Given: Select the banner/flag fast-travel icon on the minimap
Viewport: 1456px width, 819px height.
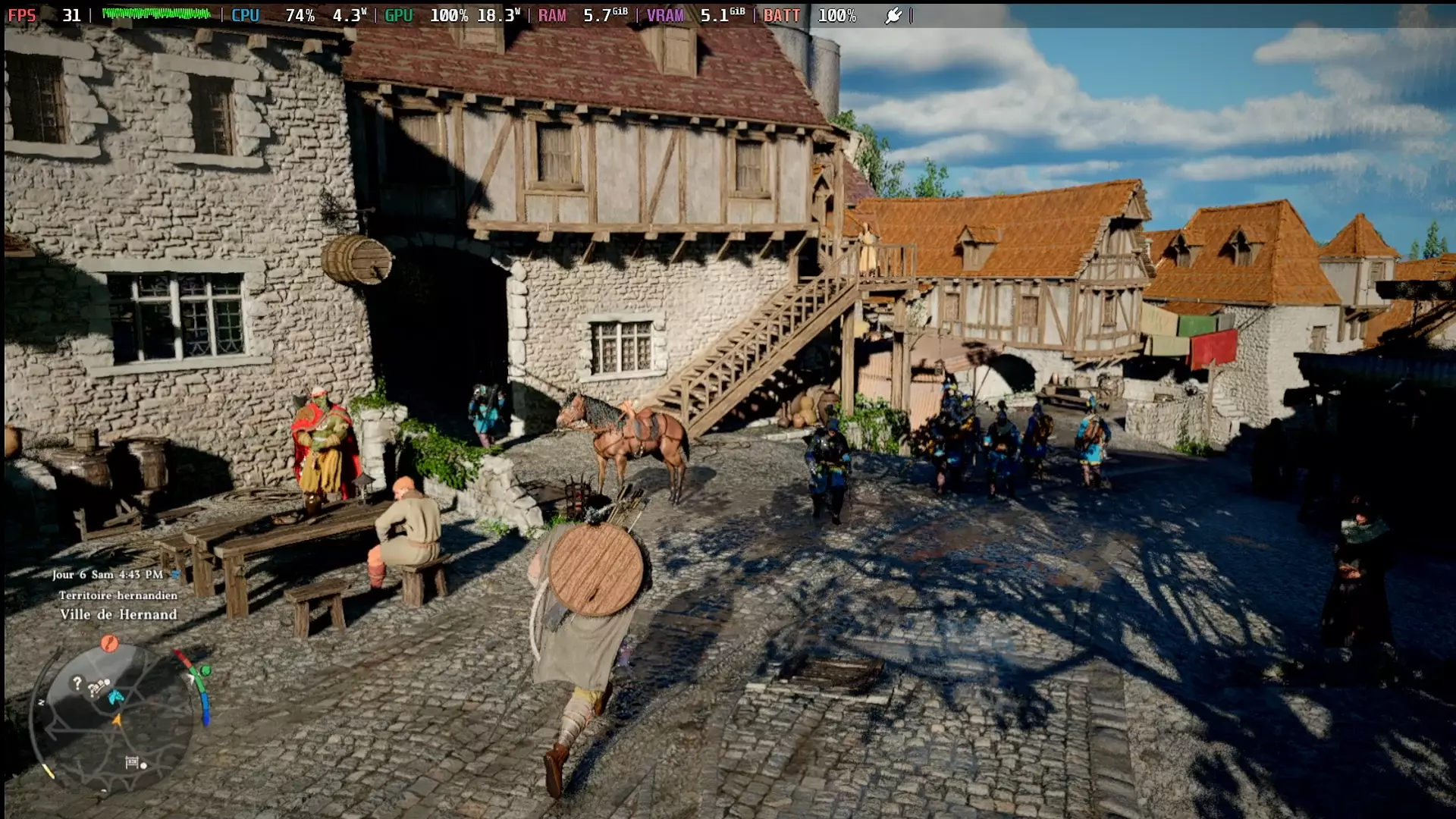Looking at the screenshot, I should pos(132,761).
